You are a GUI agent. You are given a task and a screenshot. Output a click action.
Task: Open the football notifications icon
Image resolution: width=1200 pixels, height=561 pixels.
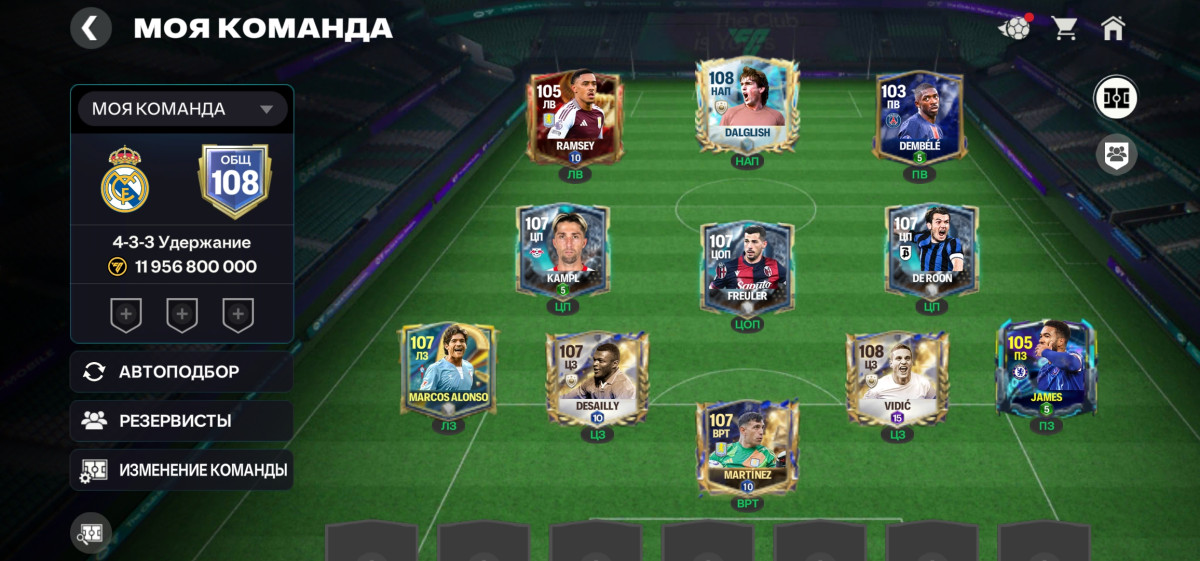pyautogui.click(x=1014, y=28)
